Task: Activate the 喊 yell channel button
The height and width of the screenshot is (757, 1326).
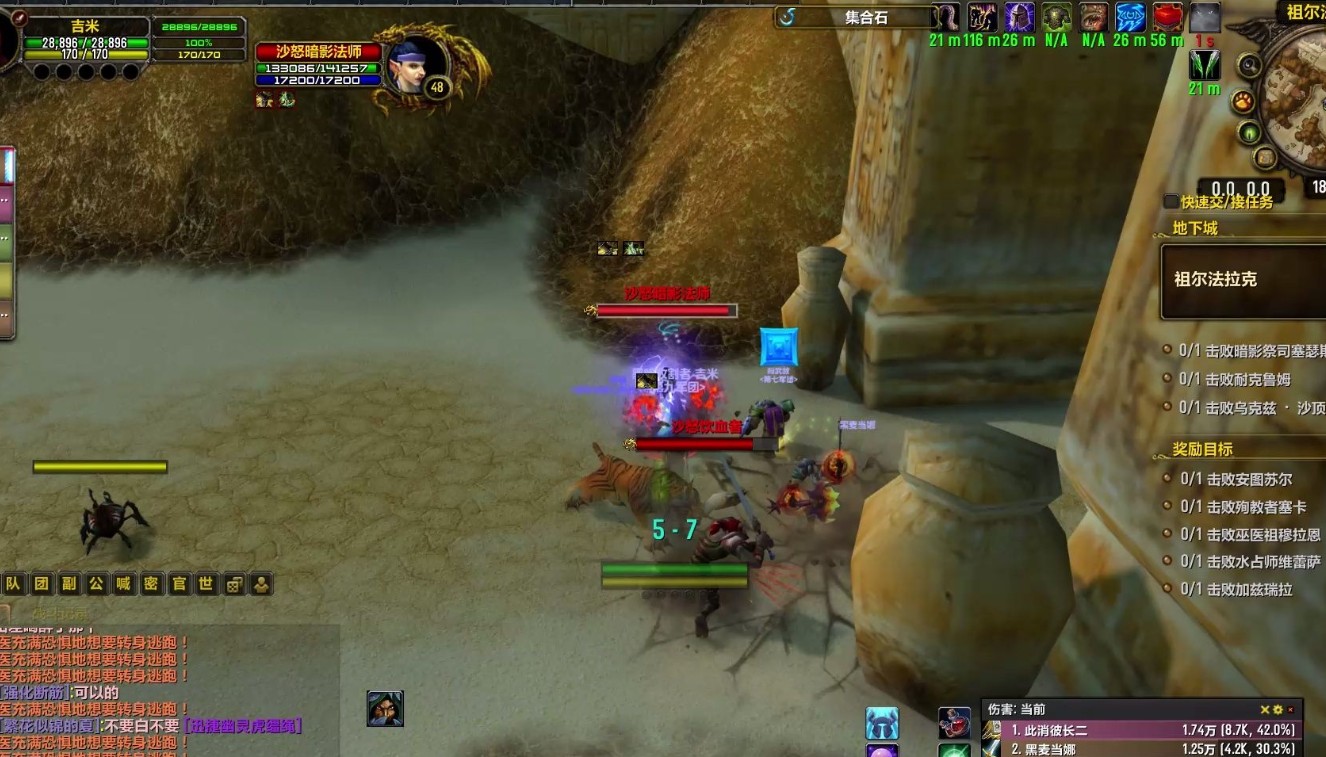Action: [123, 584]
